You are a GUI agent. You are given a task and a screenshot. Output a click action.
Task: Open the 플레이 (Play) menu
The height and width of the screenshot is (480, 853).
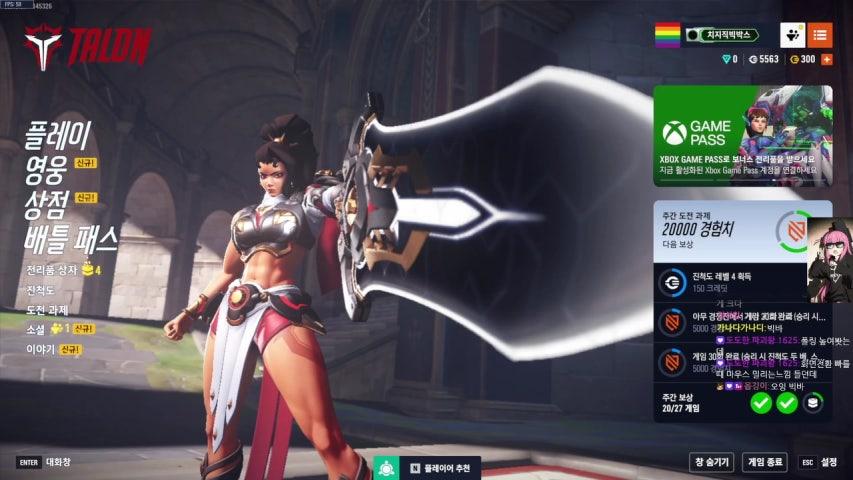point(58,133)
